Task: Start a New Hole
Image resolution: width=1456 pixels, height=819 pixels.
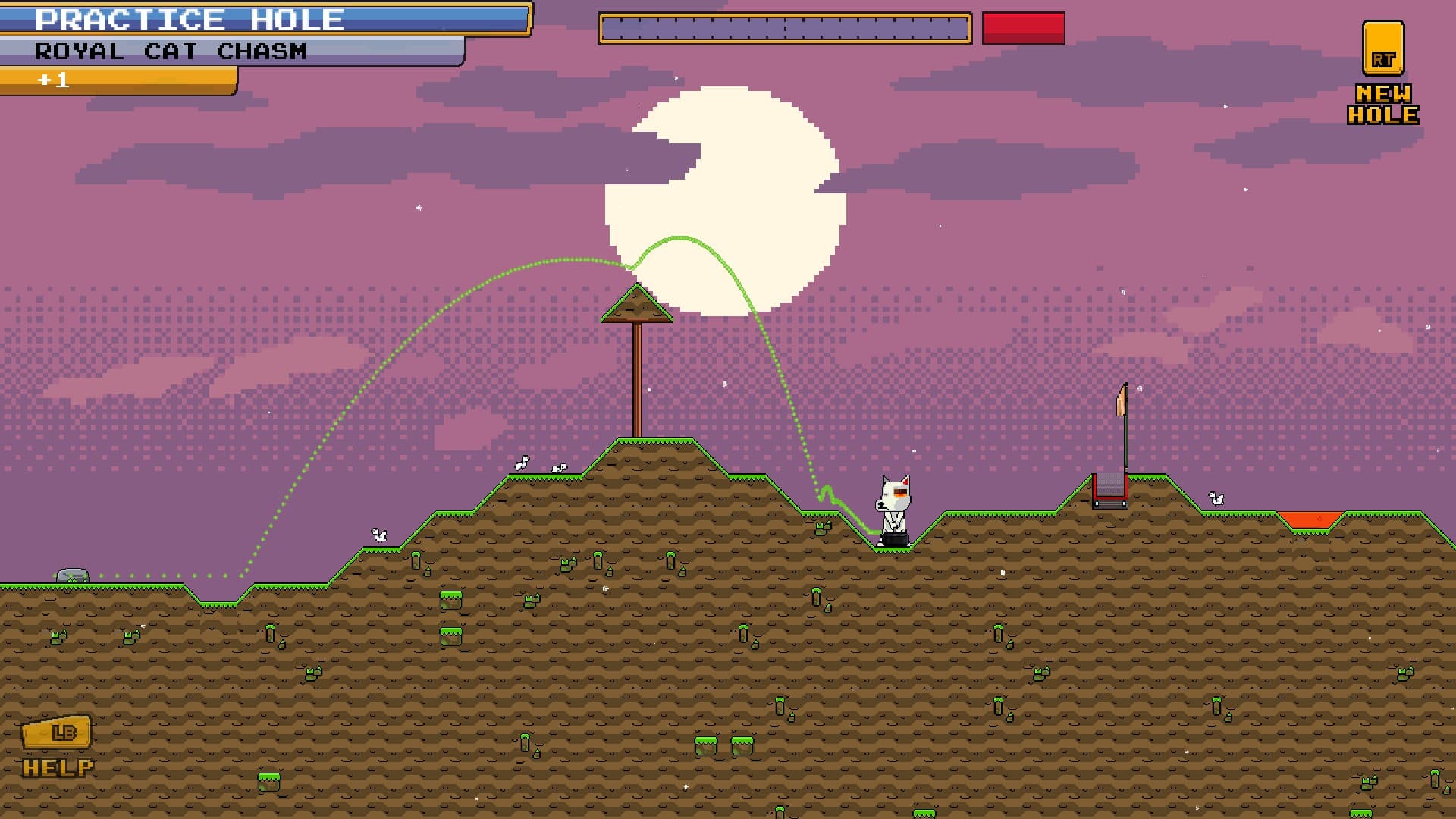Action: 1382,74
